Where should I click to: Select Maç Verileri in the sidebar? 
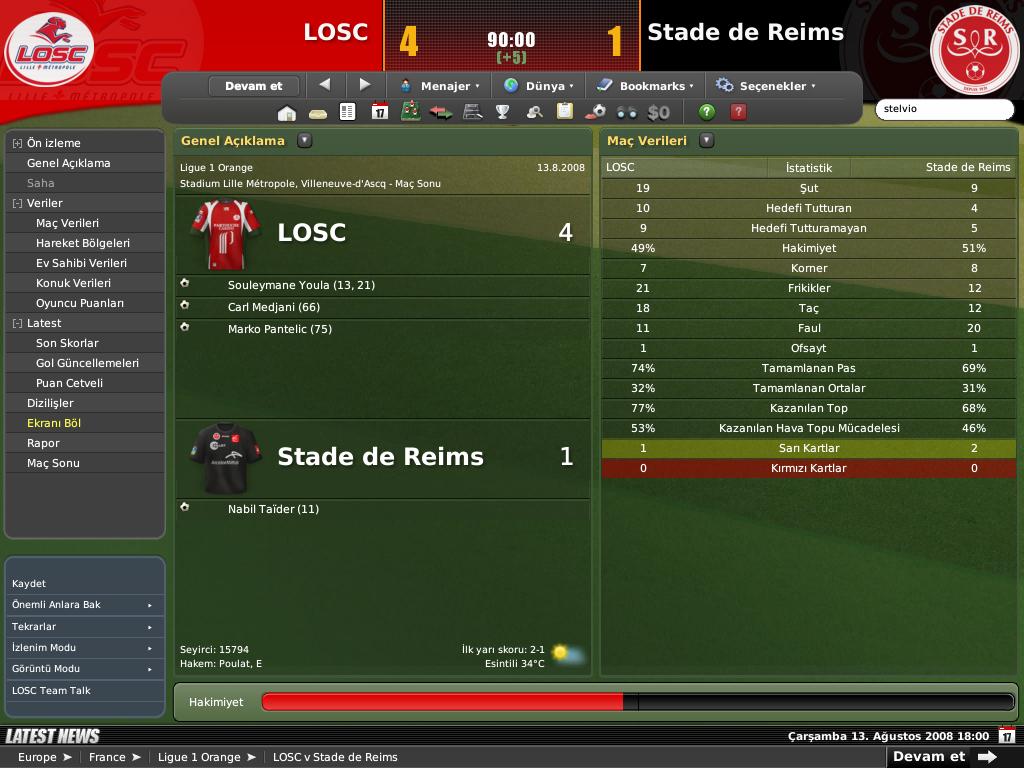point(67,223)
